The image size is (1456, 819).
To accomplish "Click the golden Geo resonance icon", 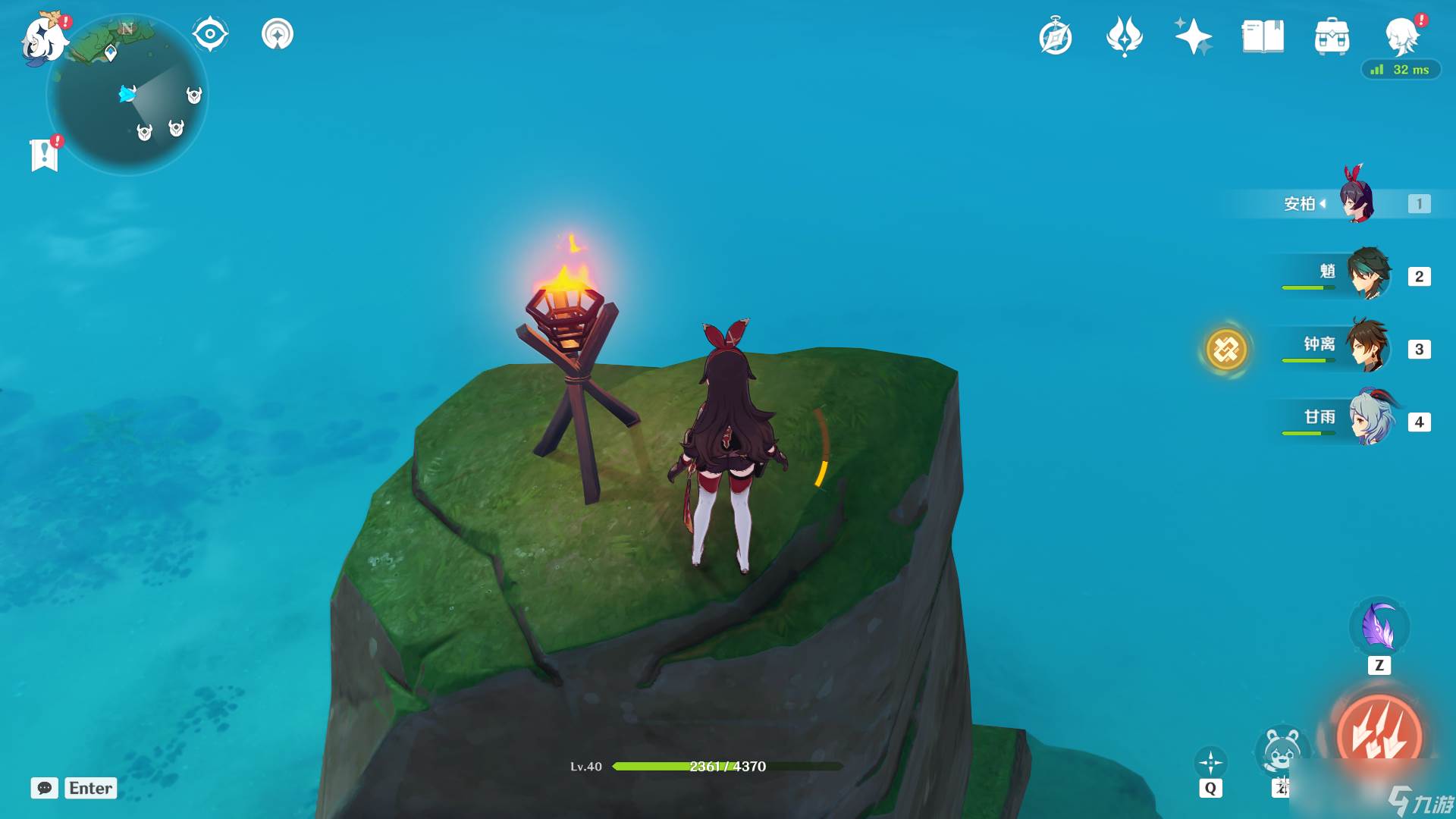I will pyautogui.click(x=1226, y=350).
